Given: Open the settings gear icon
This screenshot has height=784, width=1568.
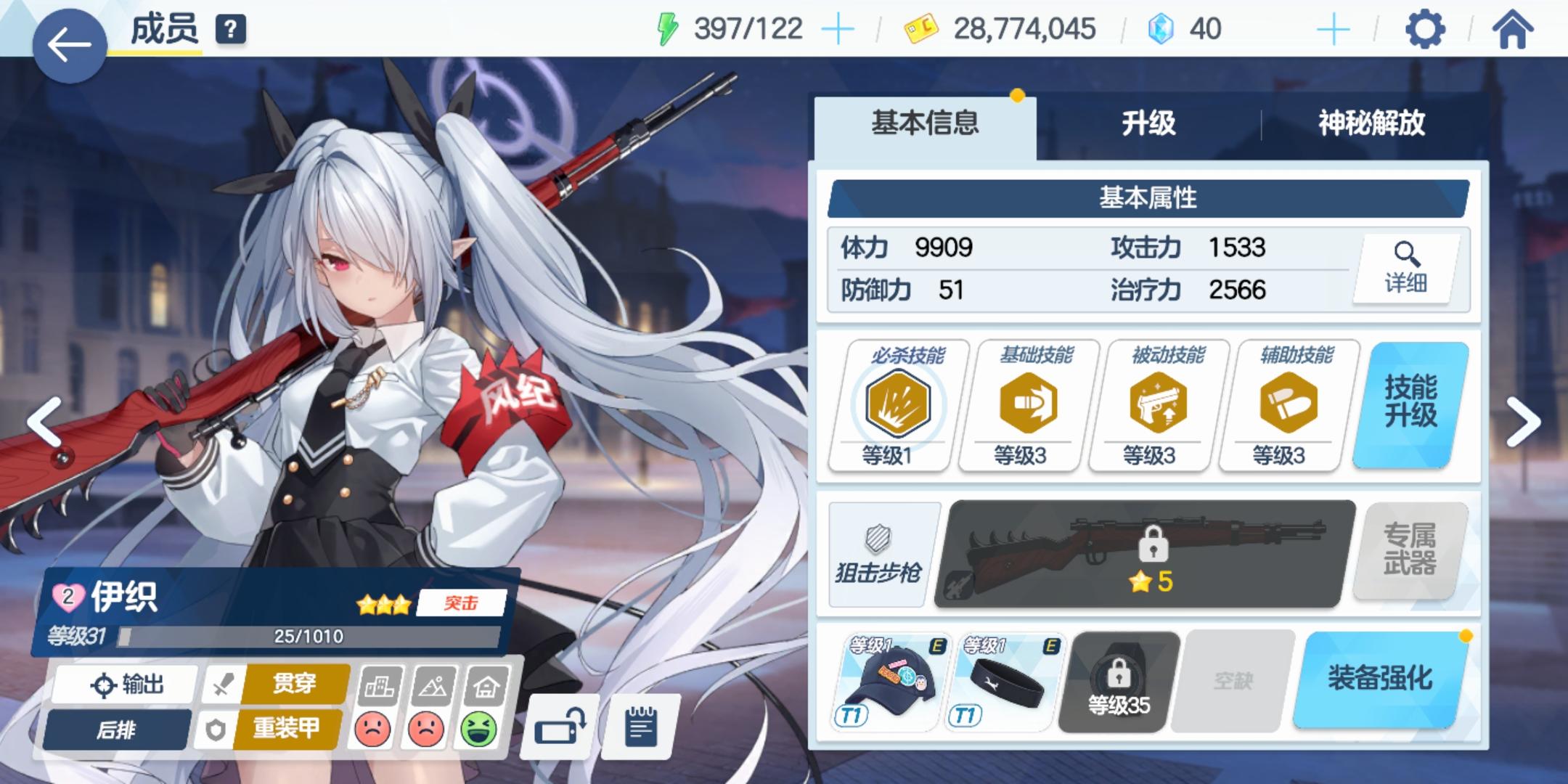Looking at the screenshot, I should tap(1424, 29).
